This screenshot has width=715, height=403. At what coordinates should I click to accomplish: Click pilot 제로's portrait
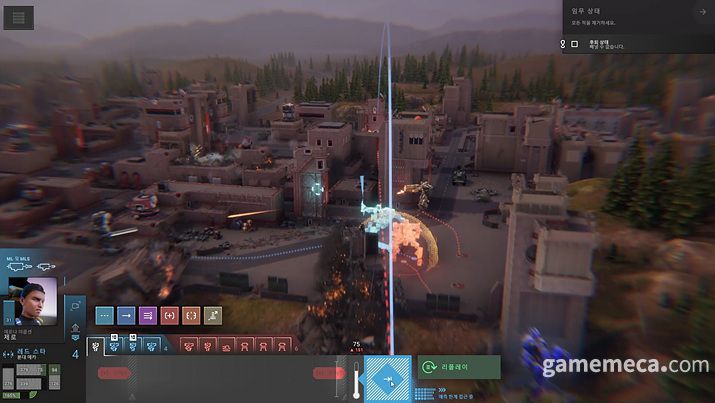coord(34,298)
